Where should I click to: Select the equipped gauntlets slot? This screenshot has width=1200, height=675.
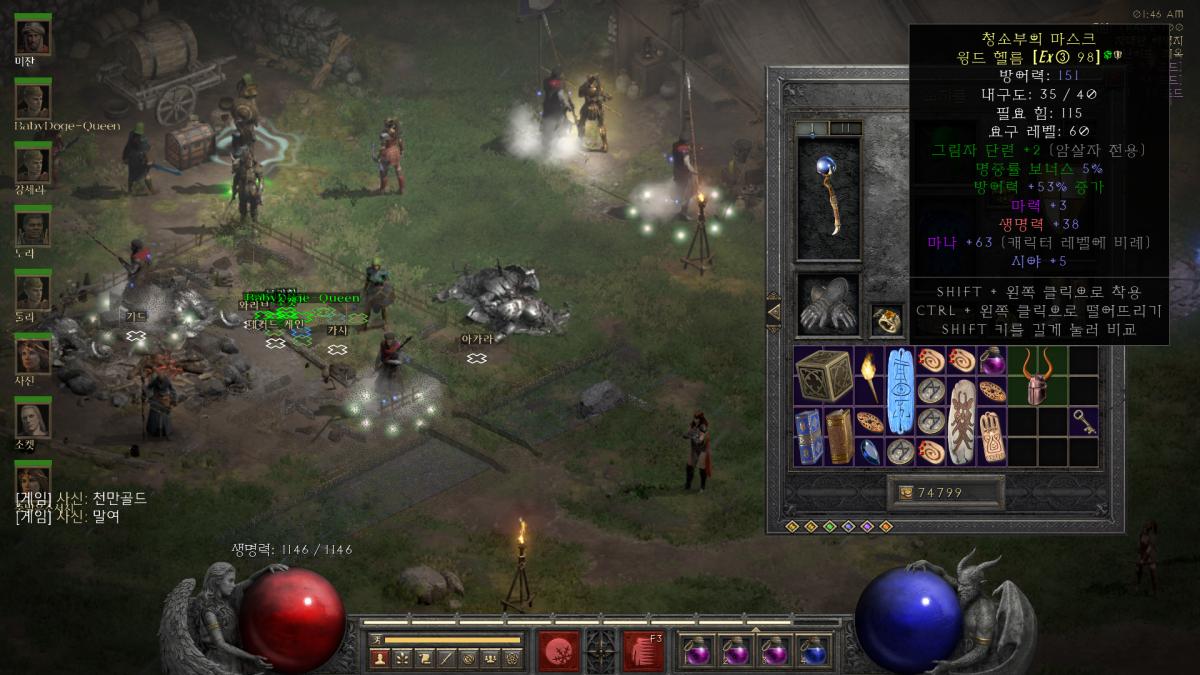tap(828, 307)
